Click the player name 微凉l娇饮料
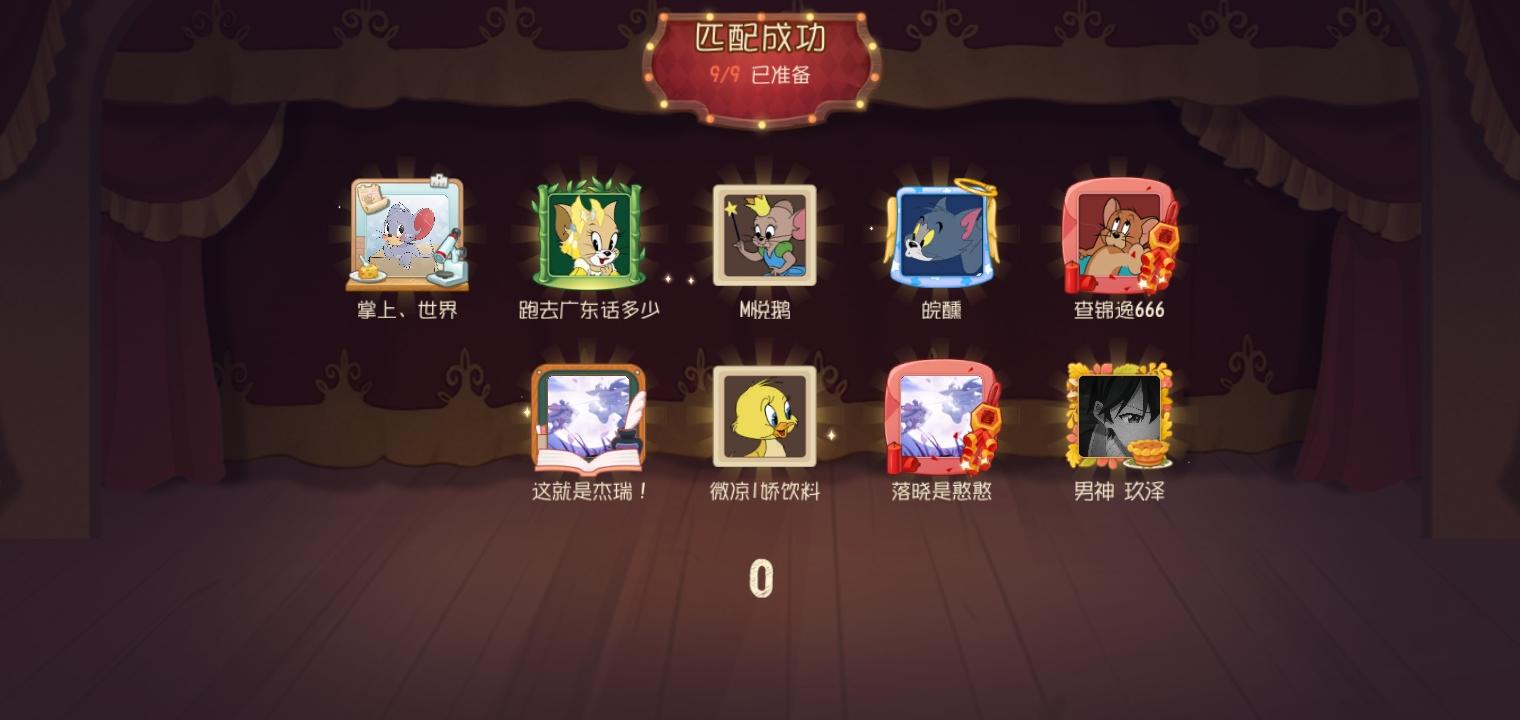 click(x=763, y=492)
